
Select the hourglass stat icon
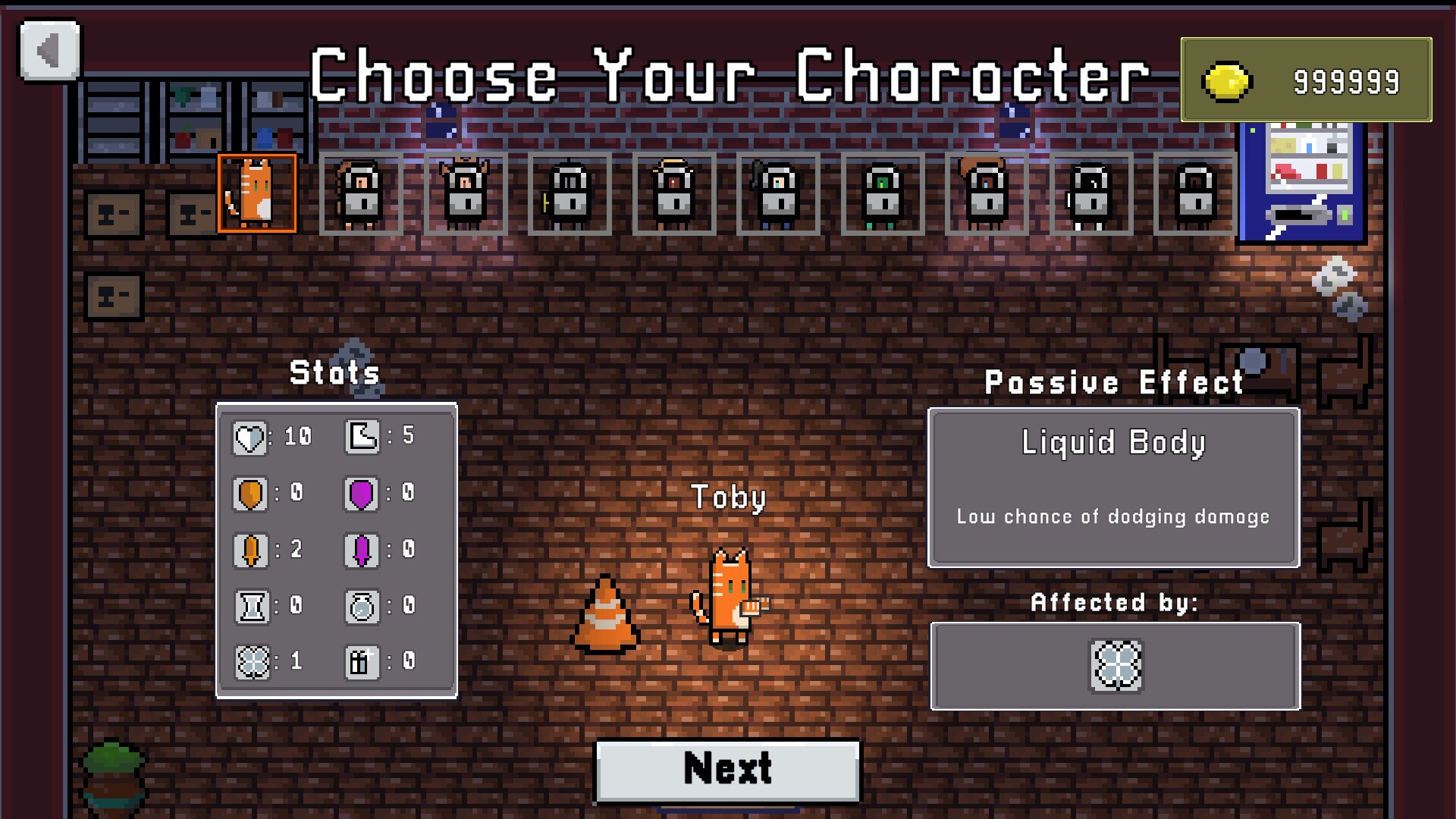(252, 607)
